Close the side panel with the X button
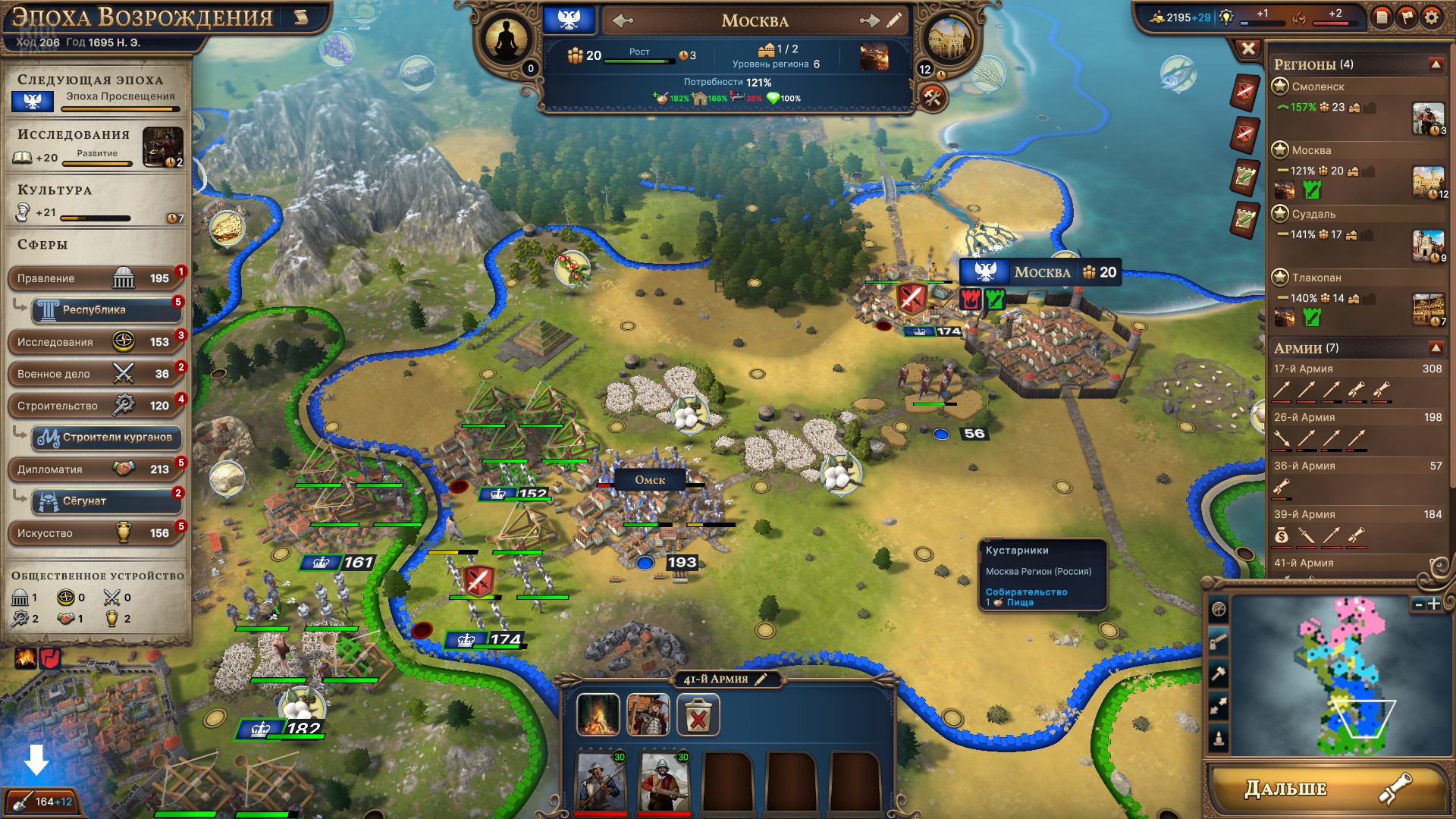 1247,49
